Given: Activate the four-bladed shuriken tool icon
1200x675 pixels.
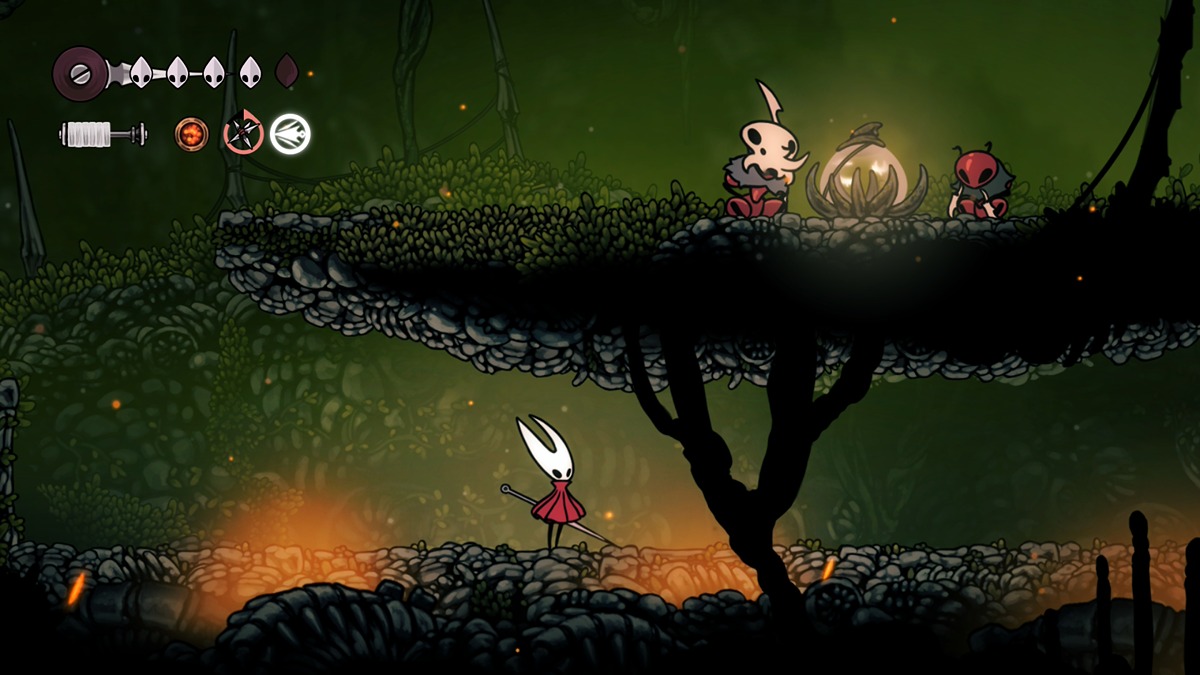Looking at the screenshot, I should click(x=243, y=133).
